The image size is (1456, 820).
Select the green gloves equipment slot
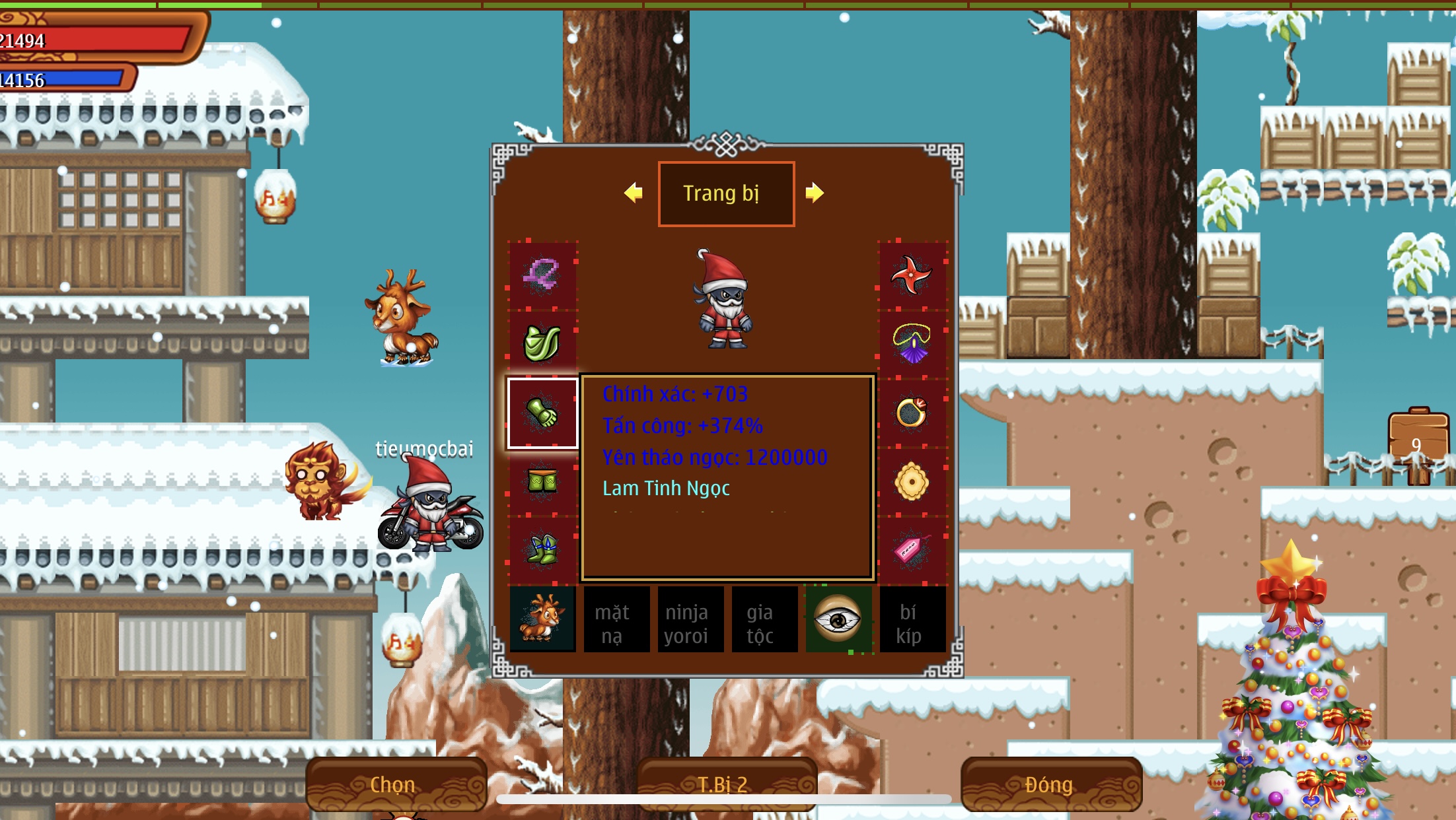click(x=542, y=414)
